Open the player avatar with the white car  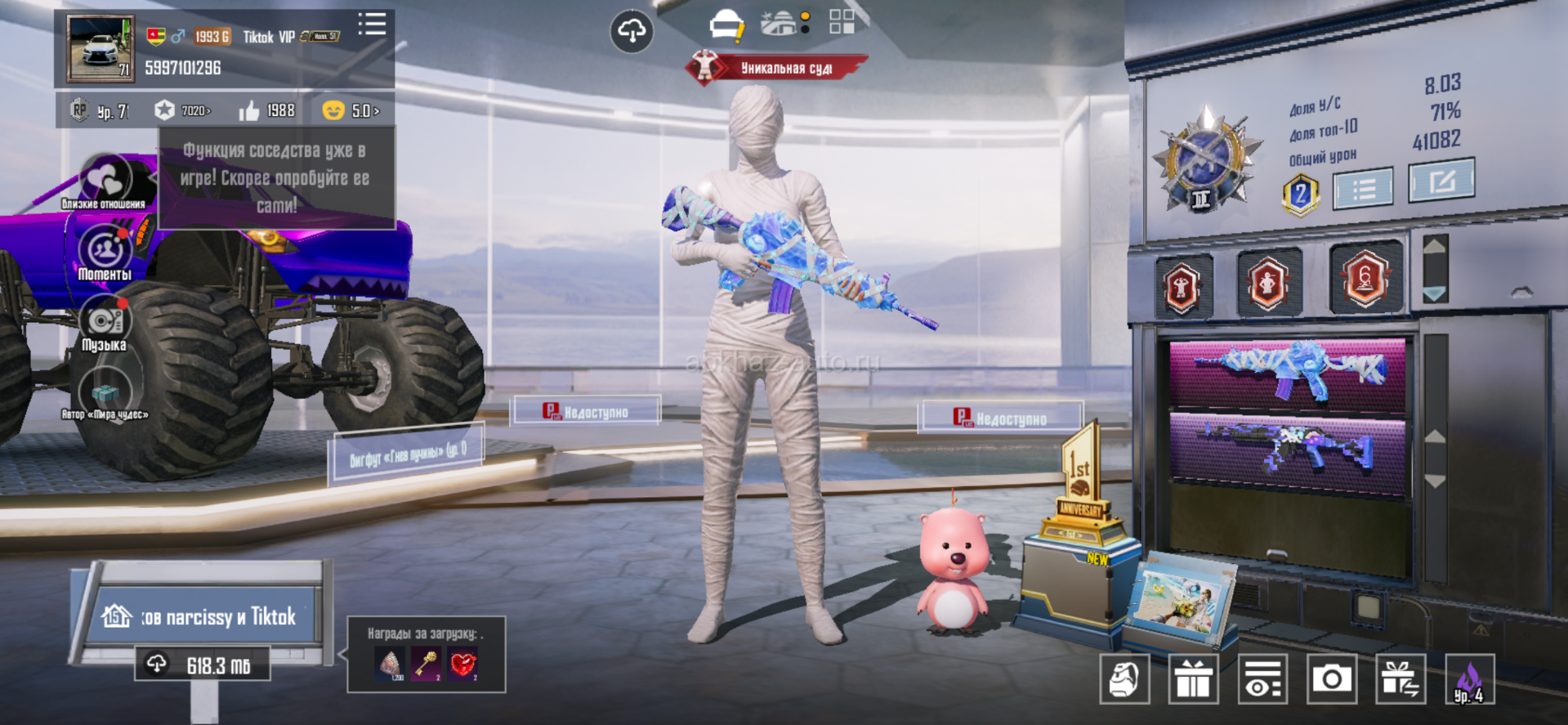pos(101,48)
